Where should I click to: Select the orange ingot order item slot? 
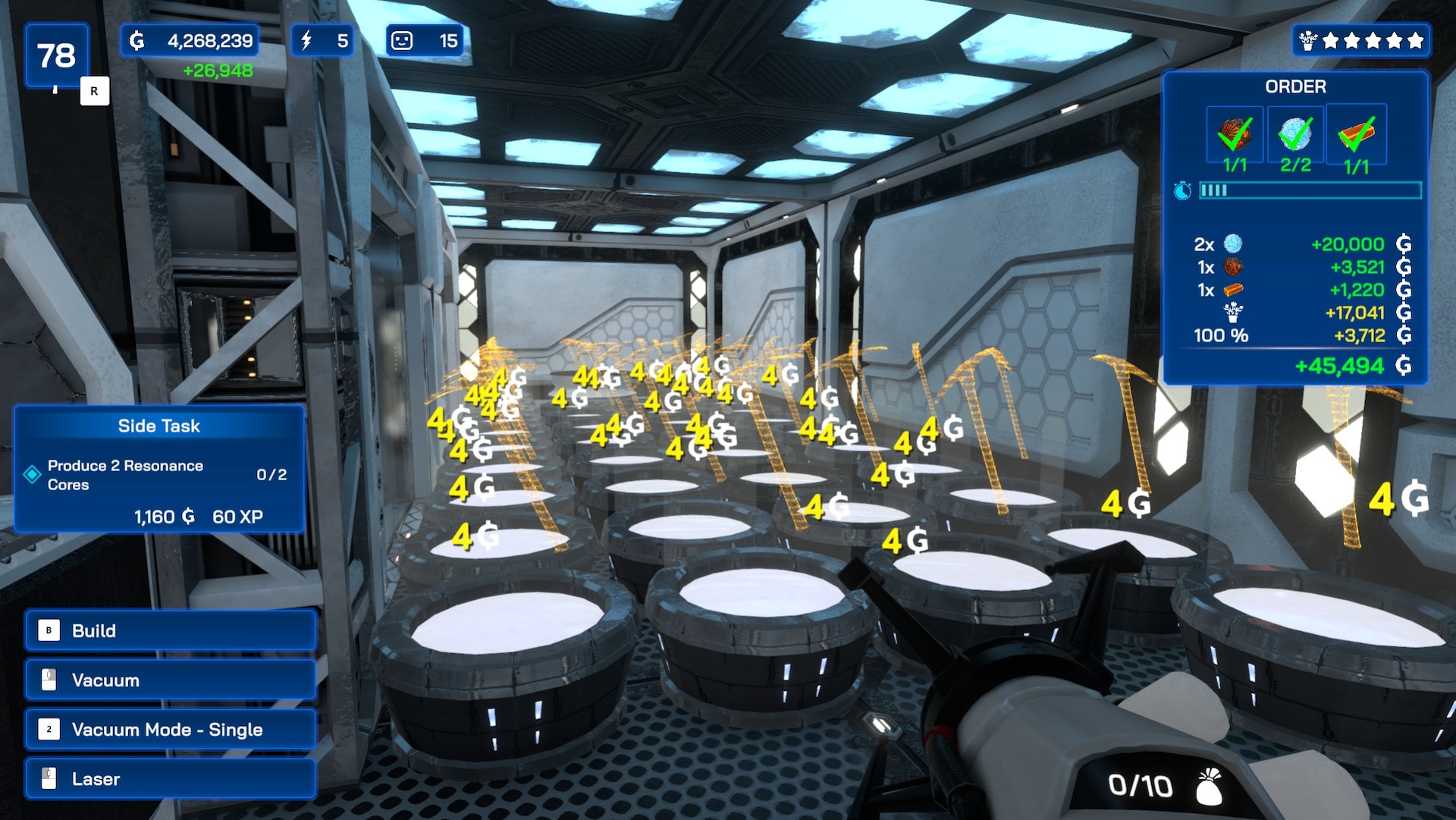click(x=1356, y=135)
